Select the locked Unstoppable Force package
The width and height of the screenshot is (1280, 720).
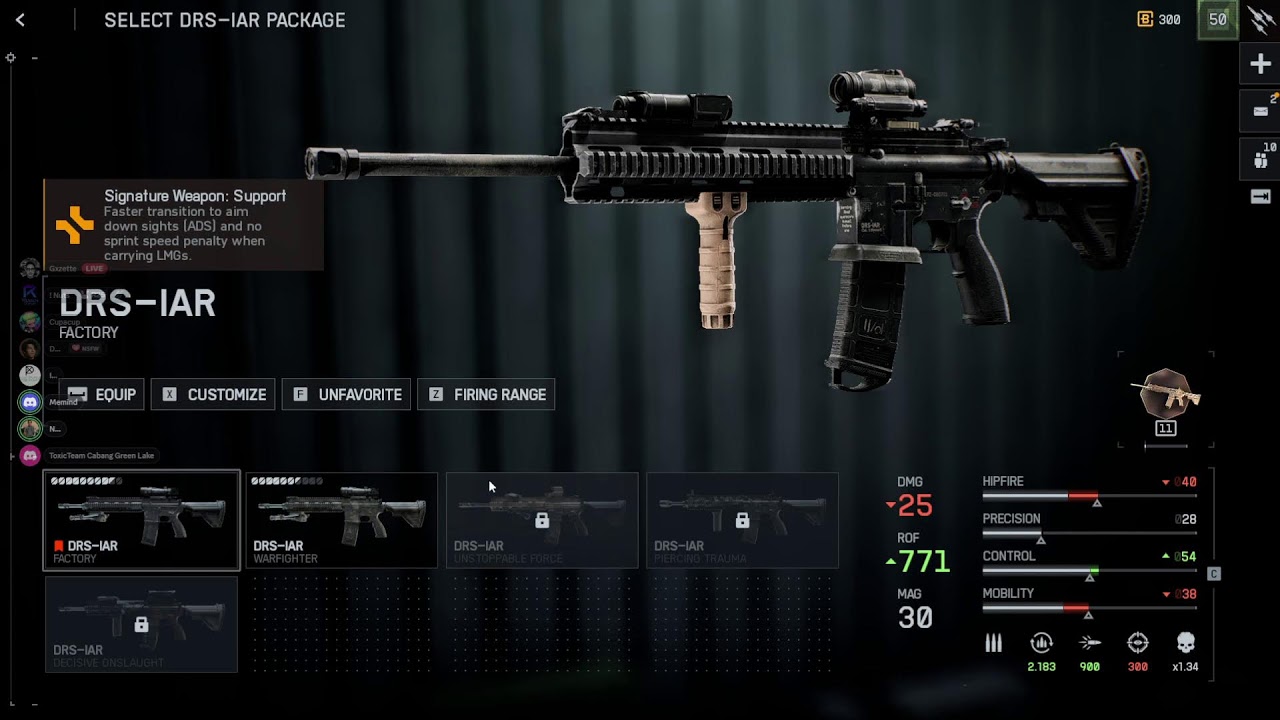[542, 520]
